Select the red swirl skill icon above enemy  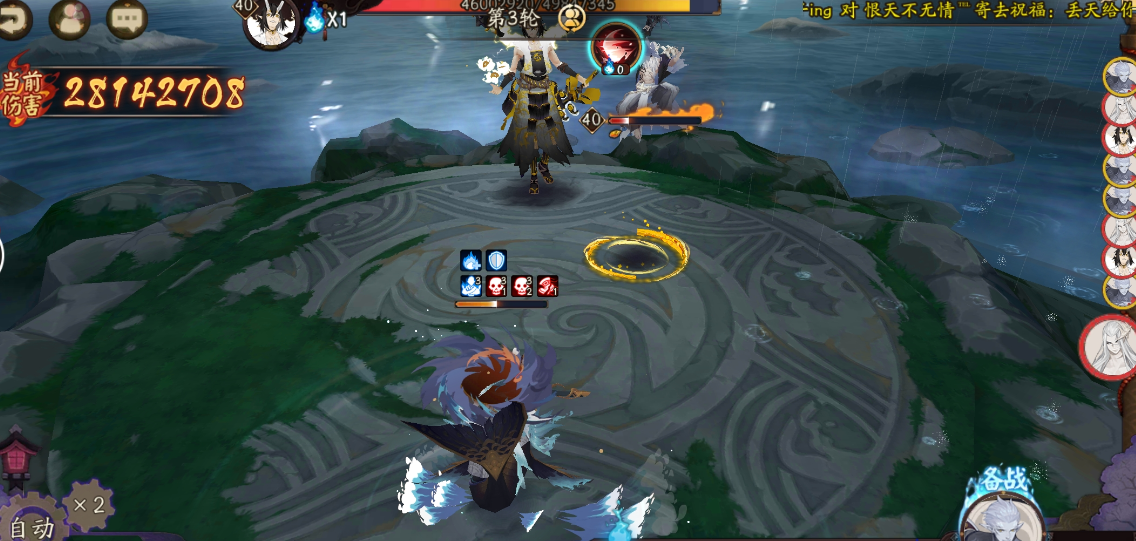coord(615,46)
